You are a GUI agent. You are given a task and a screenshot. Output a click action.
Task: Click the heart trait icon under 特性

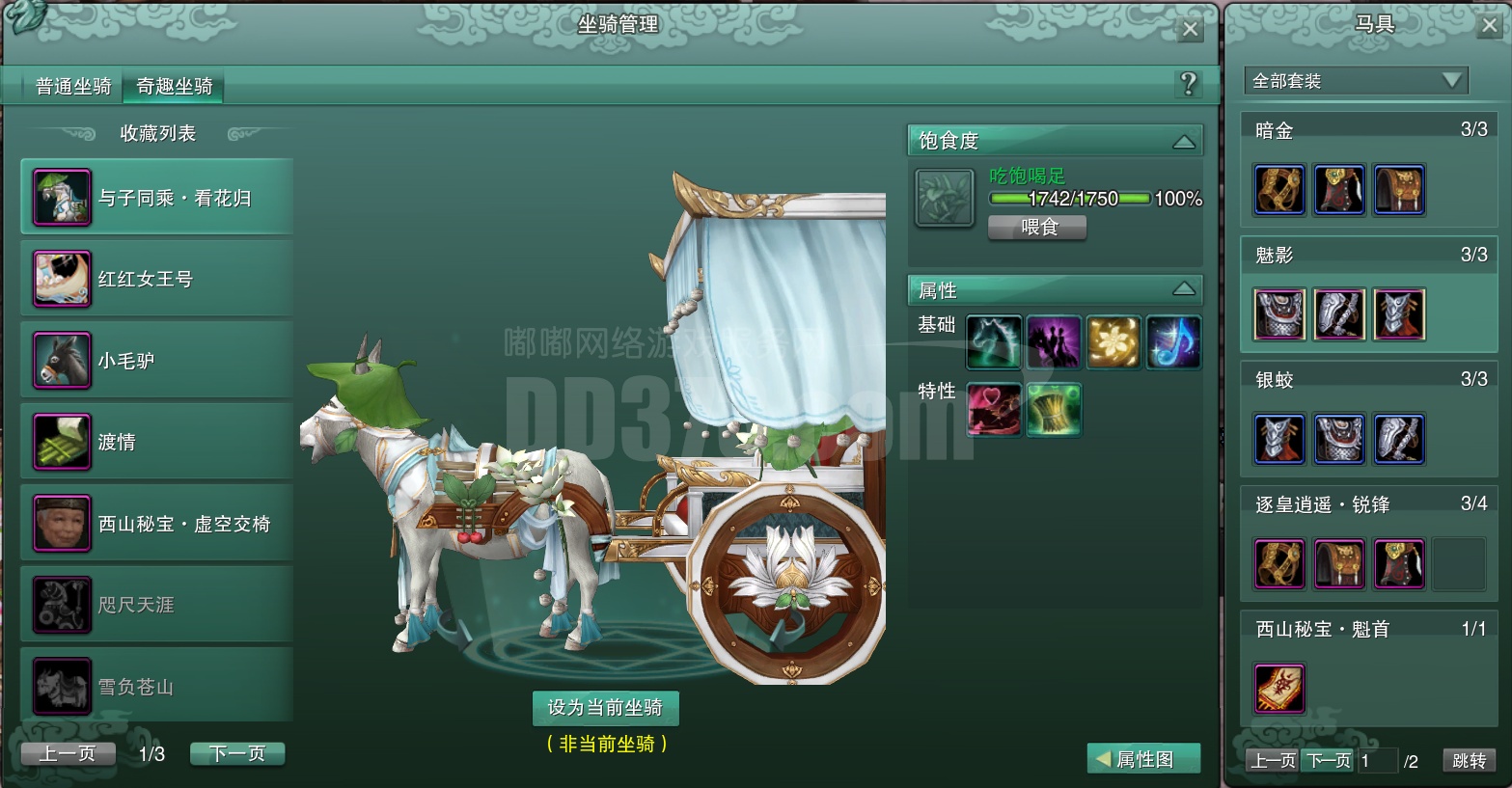click(x=994, y=409)
